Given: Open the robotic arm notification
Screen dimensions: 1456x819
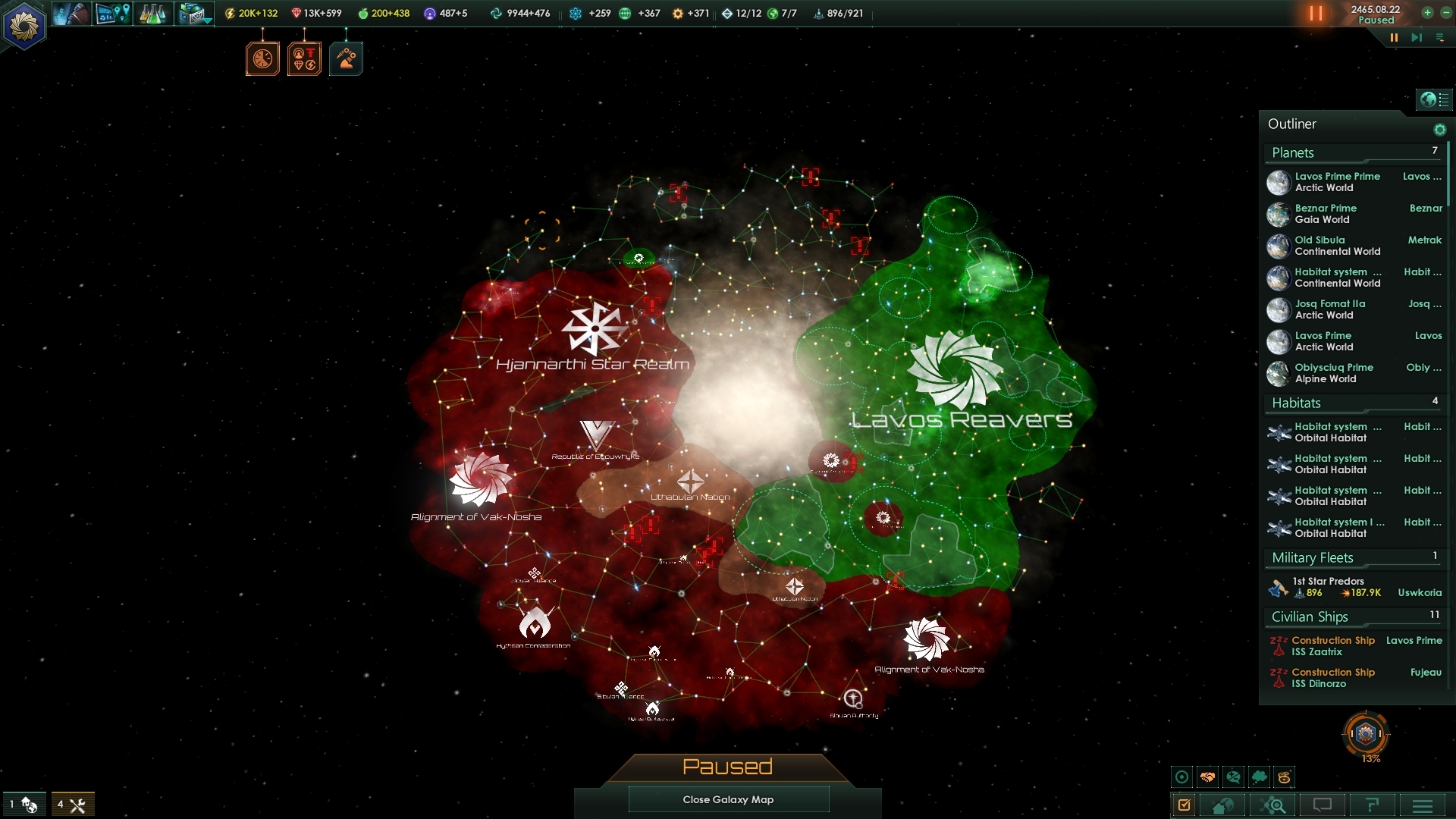Looking at the screenshot, I should [346, 59].
